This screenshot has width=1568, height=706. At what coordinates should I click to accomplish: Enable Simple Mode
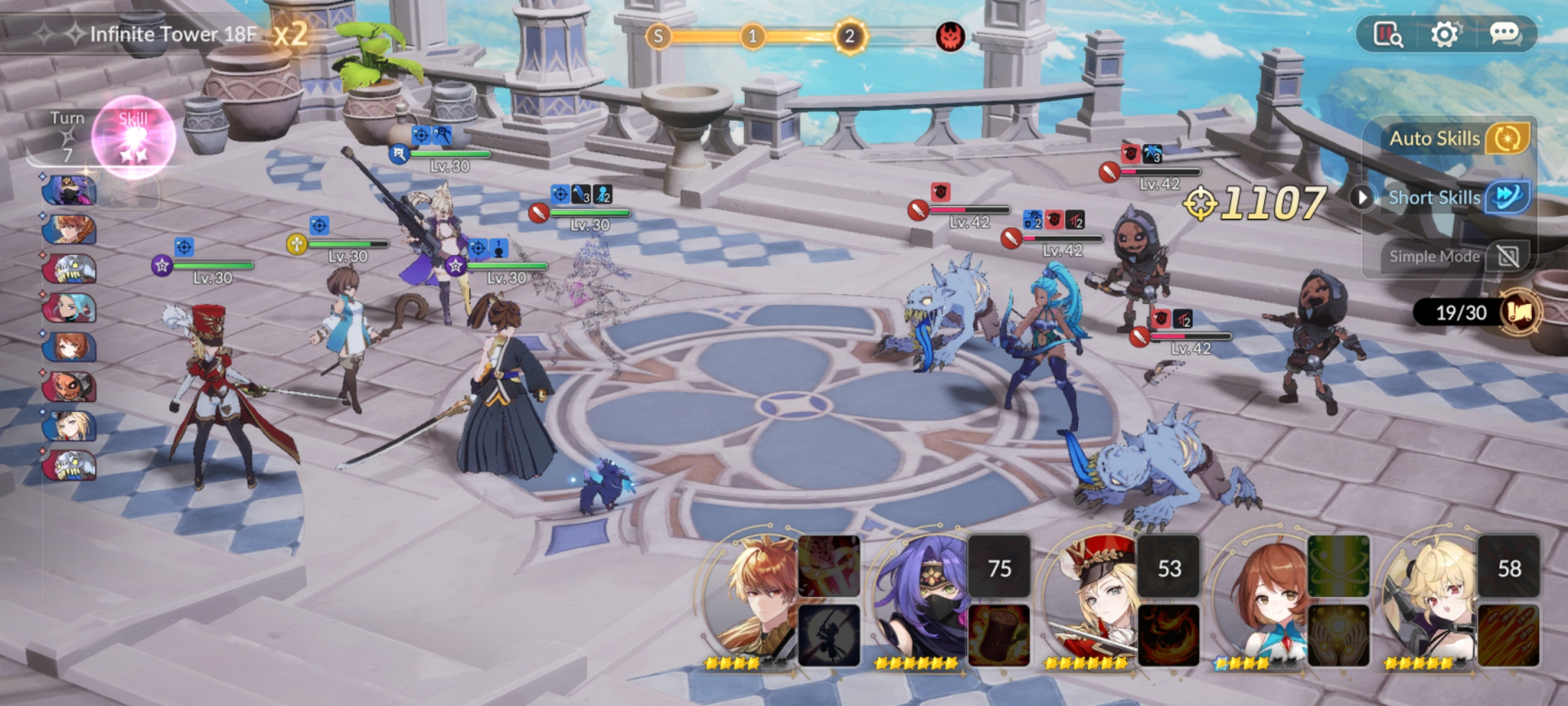(x=1508, y=257)
